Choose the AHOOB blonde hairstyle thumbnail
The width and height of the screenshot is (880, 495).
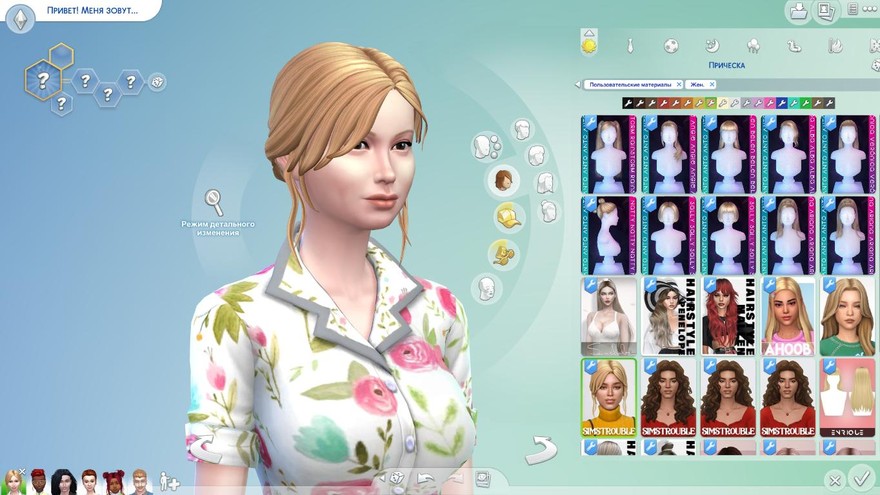(x=788, y=316)
